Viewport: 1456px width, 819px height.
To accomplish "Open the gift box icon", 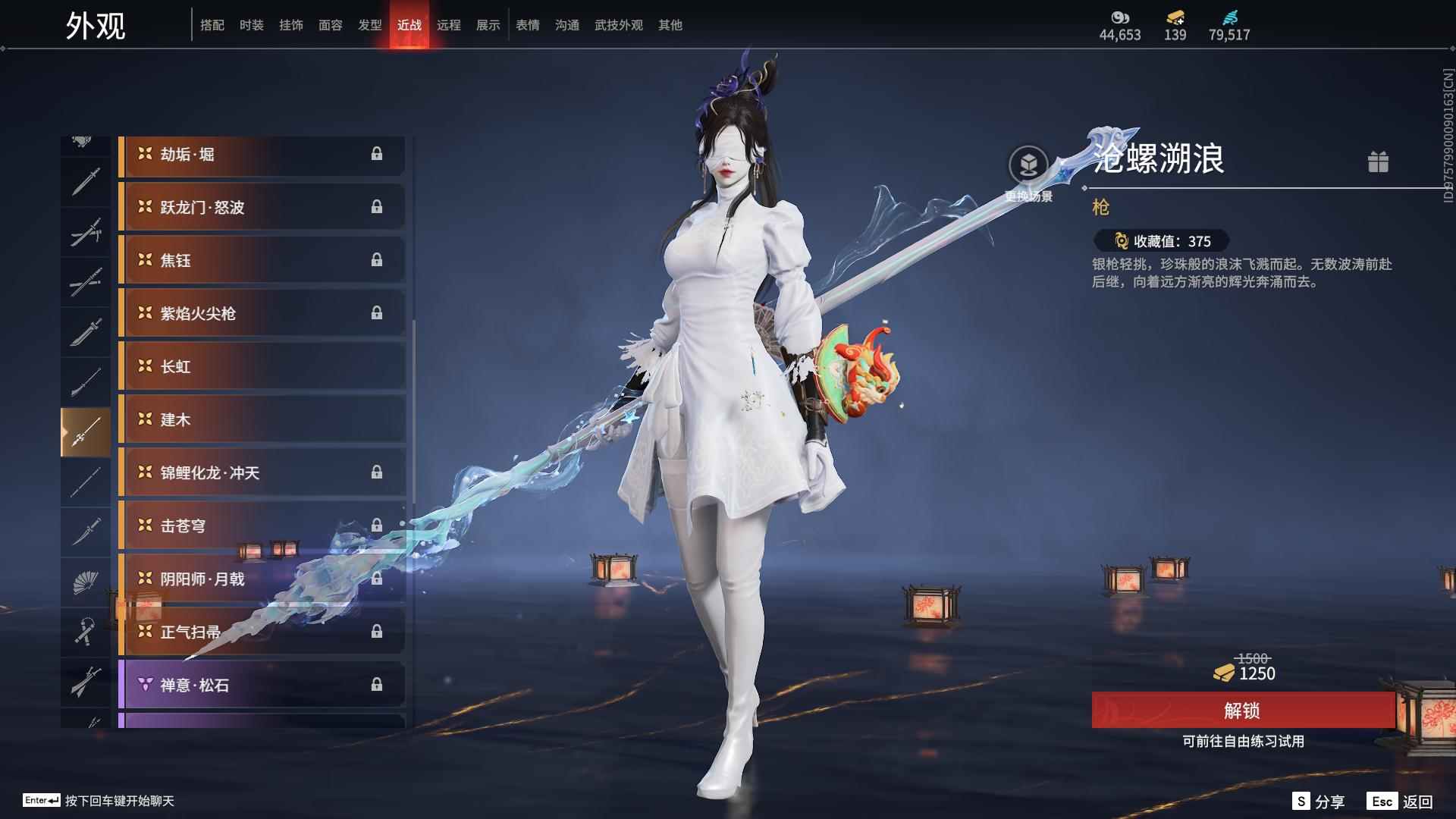I will (1378, 162).
